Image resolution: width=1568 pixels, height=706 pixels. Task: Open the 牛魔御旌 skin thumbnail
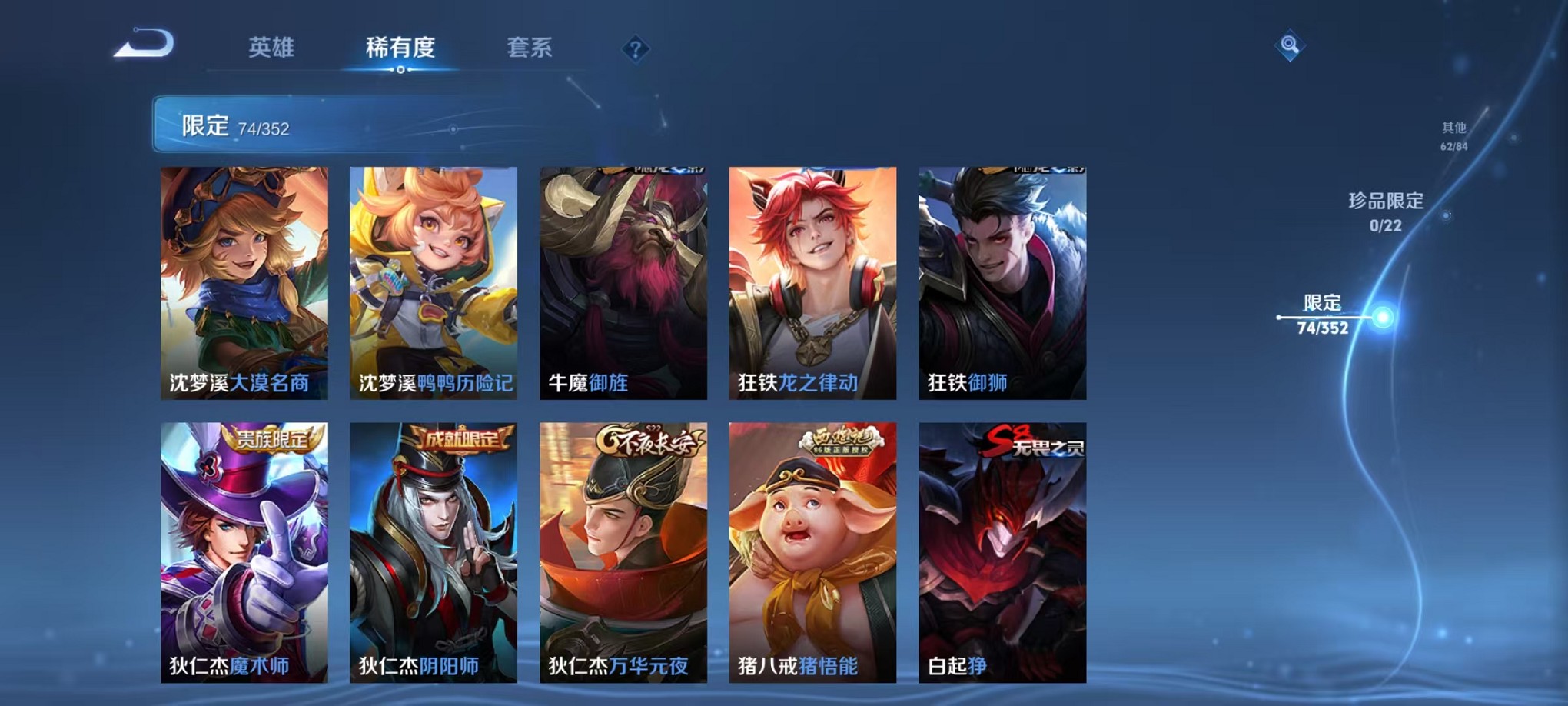tap(624, 281)
